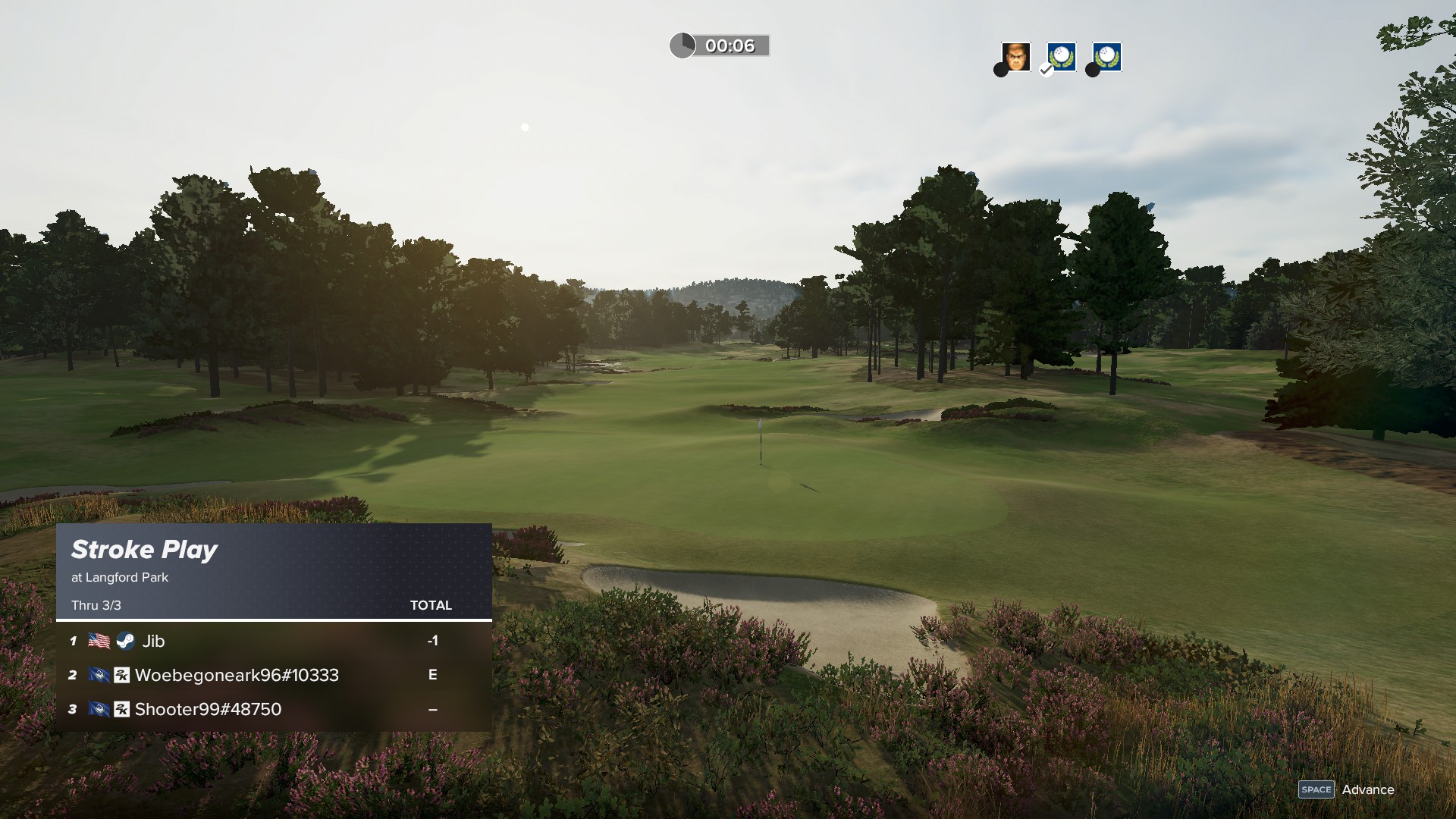Choose the Shooter99#48750 leaderboard entry
The height and width of the screenshot is (819, 1456).
tap(273, 709)
